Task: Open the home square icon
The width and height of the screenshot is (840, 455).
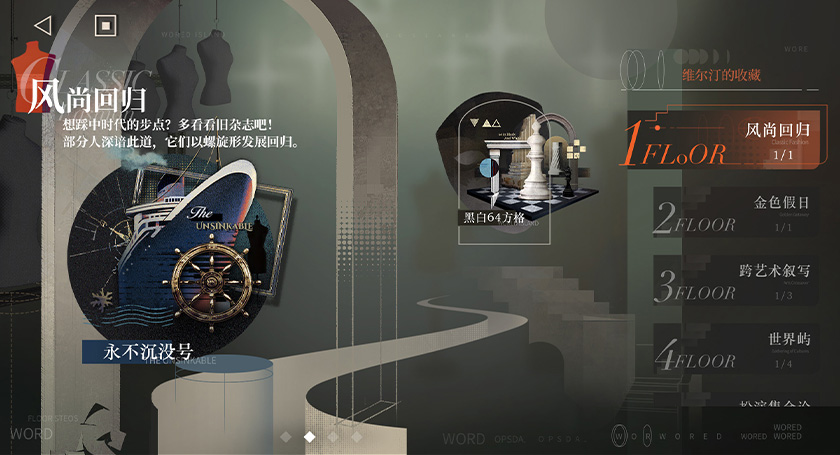Action: point(105,25)
